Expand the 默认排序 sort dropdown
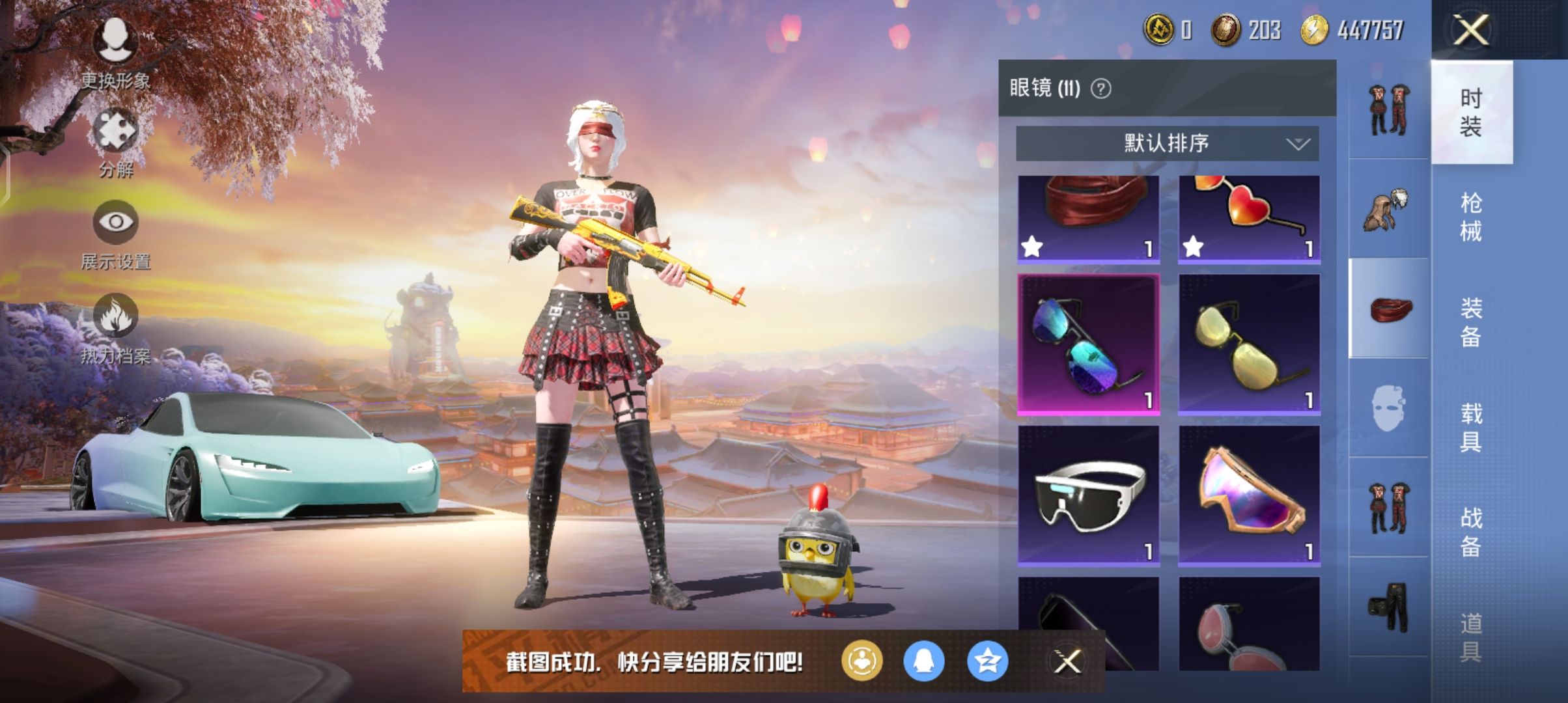Viewport: 1568px width, 703px height. [1167, 143]
